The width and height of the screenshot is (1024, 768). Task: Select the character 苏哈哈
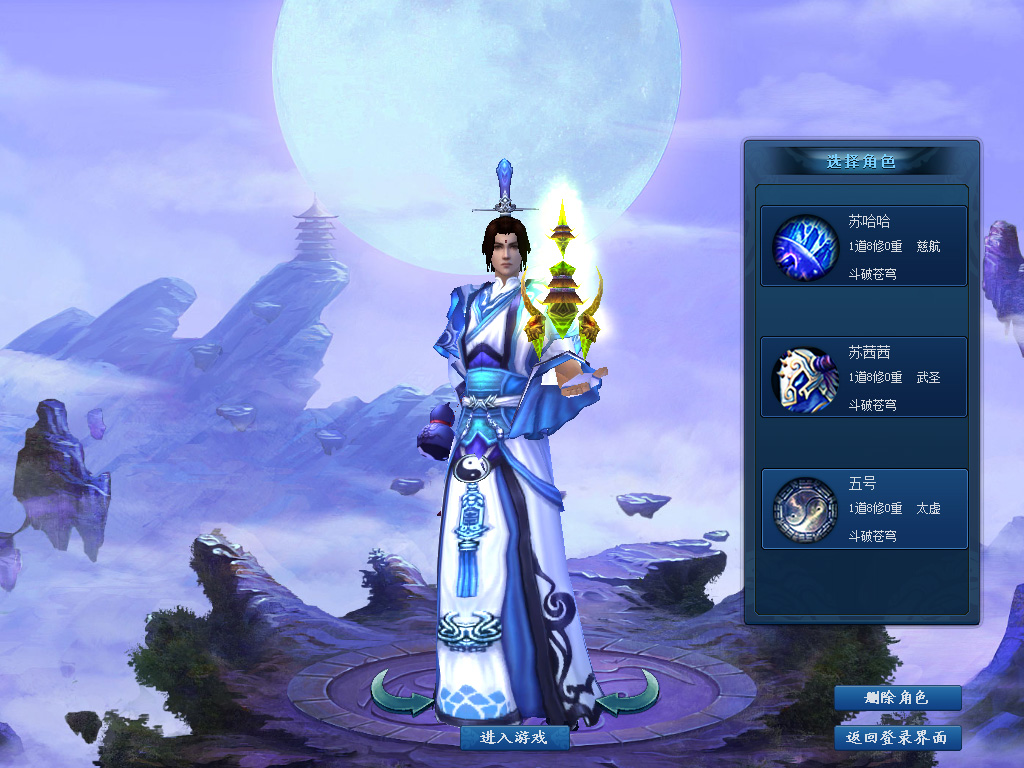tap(864, 246)
